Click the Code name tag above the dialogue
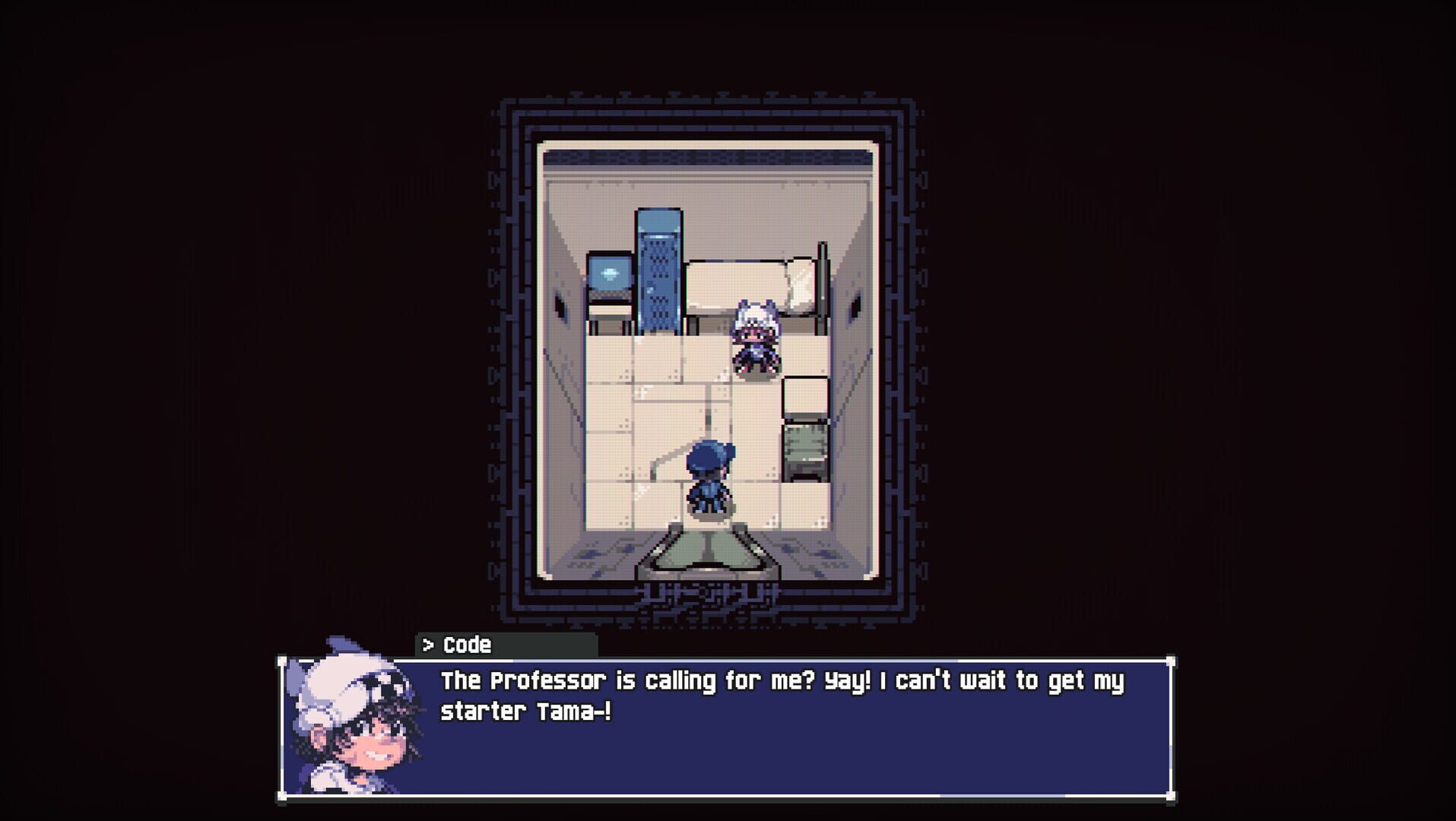This screenshot has width=1456, height=821. pos(468,645)
